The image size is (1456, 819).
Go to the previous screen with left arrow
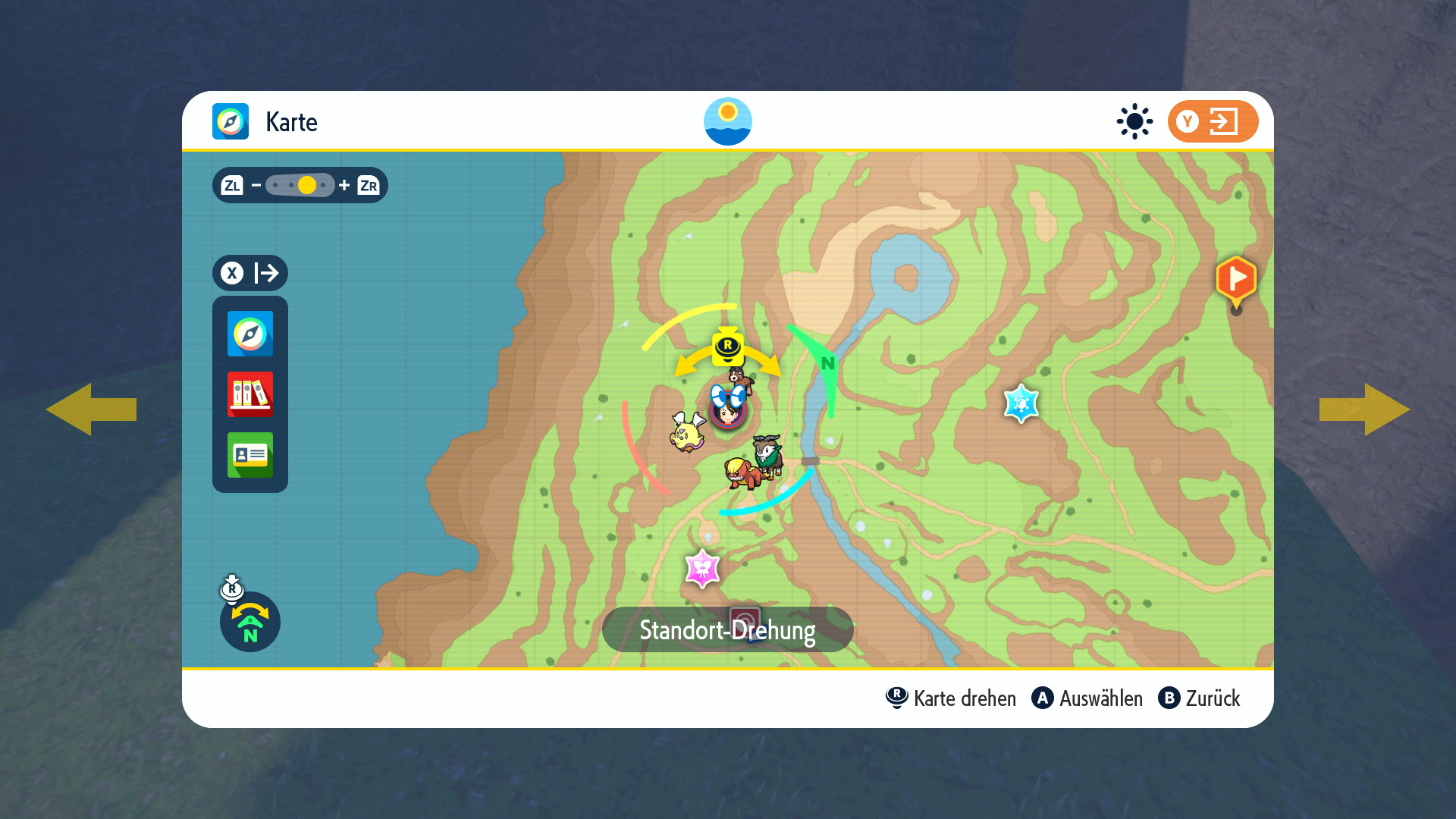coord(91,409)
